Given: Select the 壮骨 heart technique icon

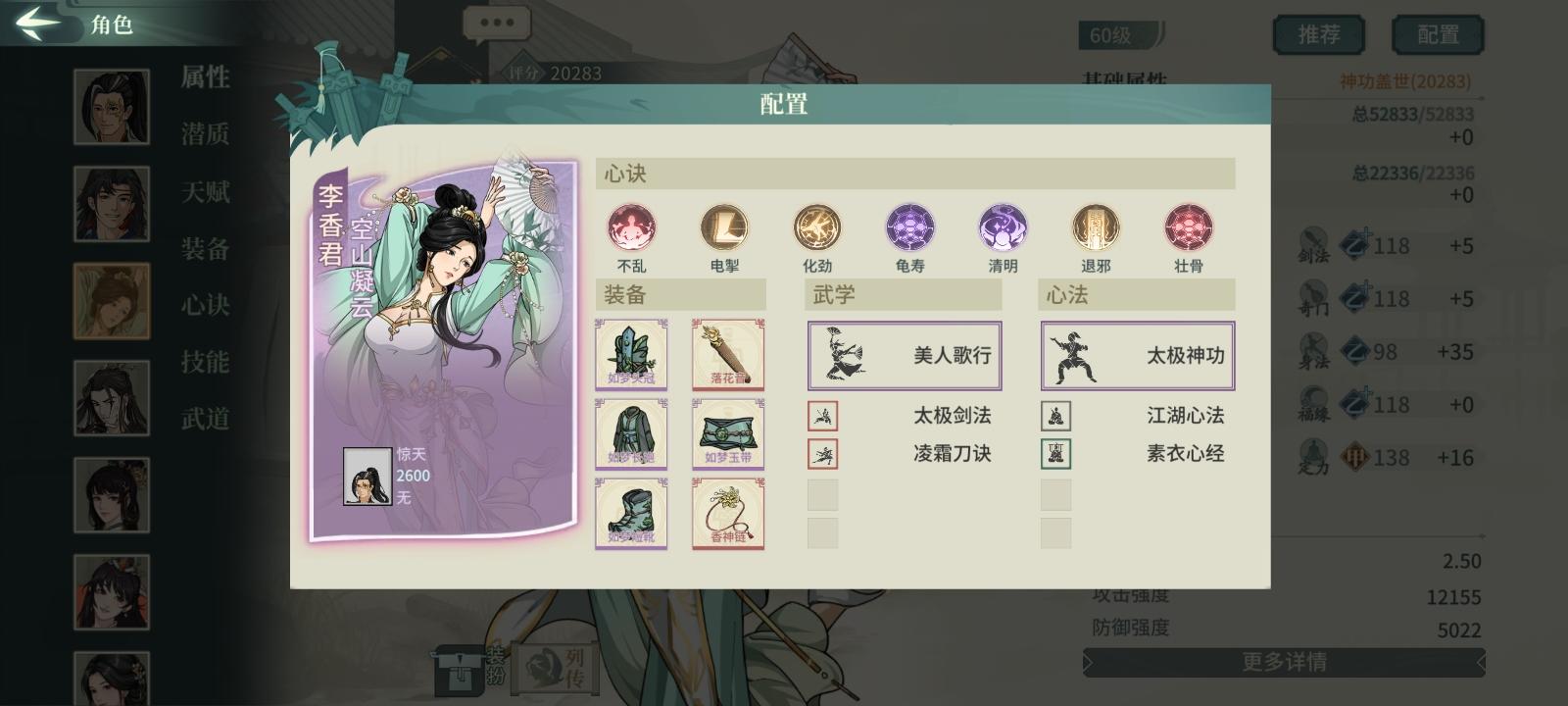Looking at the screenshot, I should (1189, 227).
